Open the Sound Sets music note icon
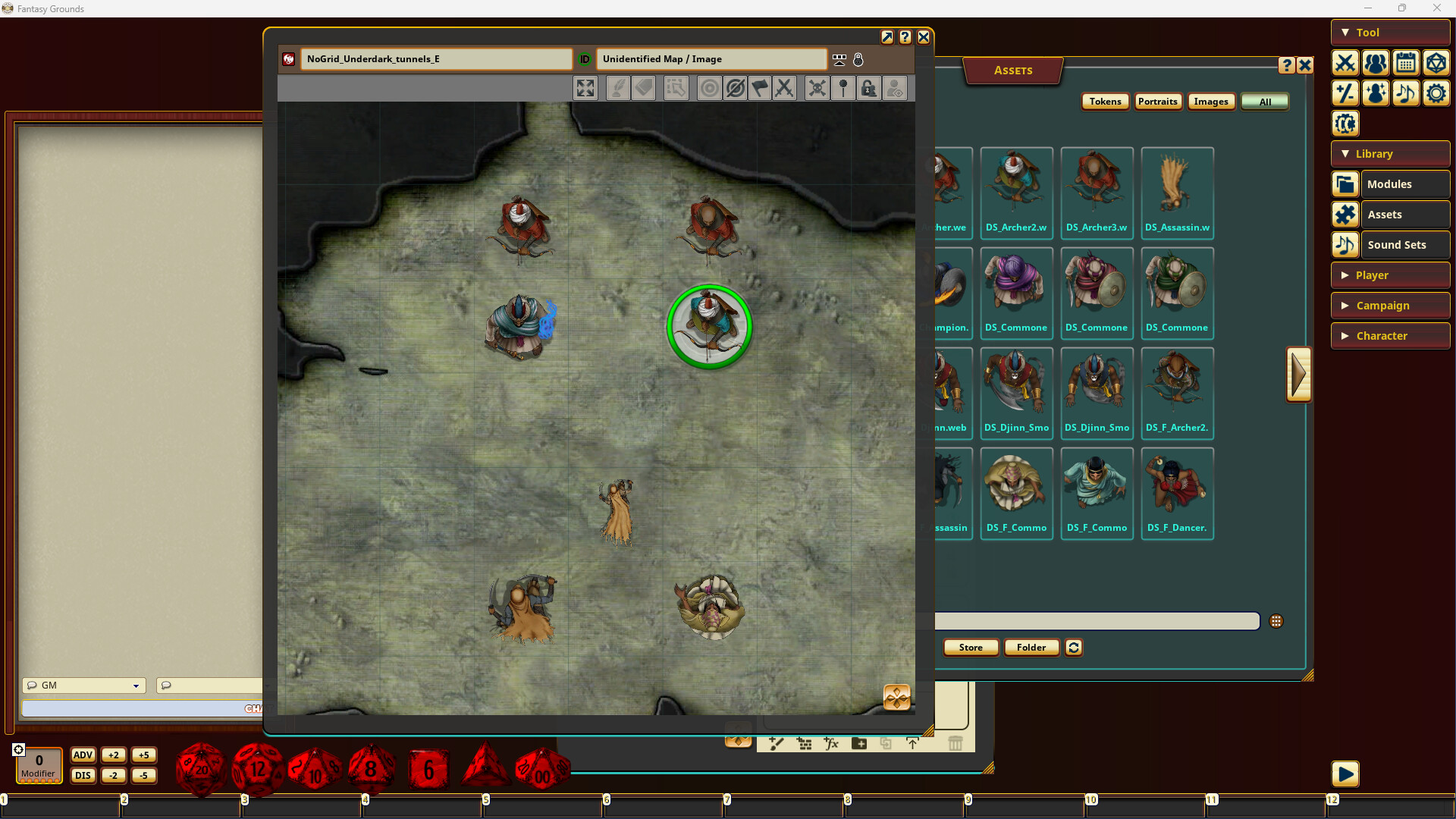This screenshot has width=1456, height=819. coord(1407,93)
